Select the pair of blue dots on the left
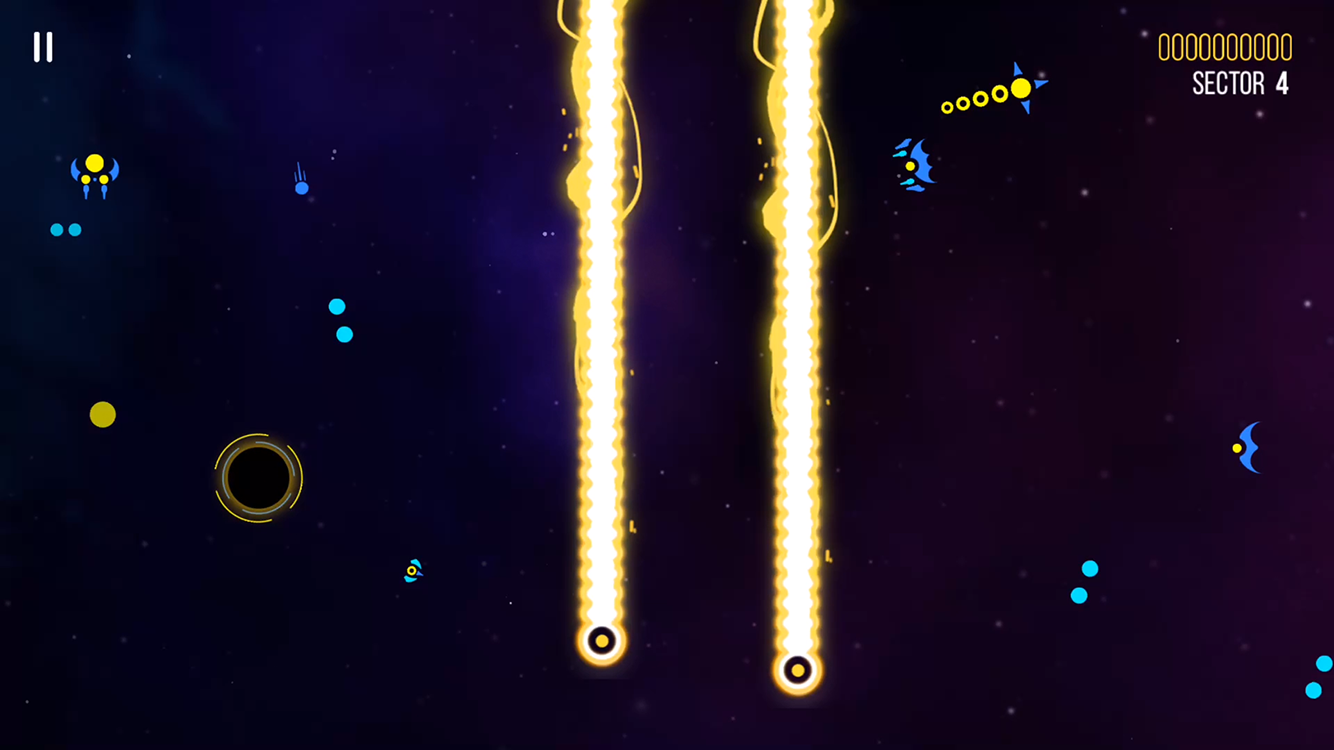1334x750 pixels. (64, 229)
